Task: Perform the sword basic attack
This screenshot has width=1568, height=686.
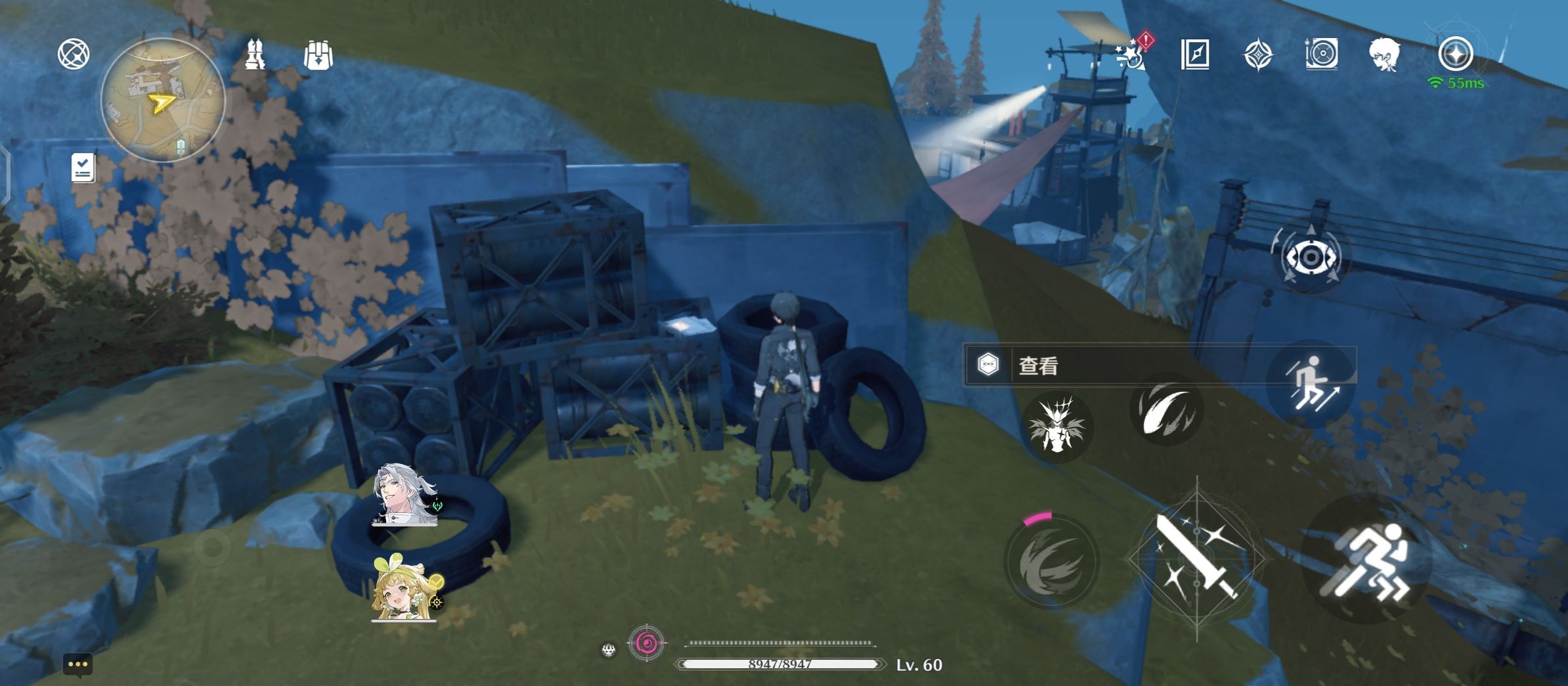Action: pyautogui.click(x=1196, y=558)
